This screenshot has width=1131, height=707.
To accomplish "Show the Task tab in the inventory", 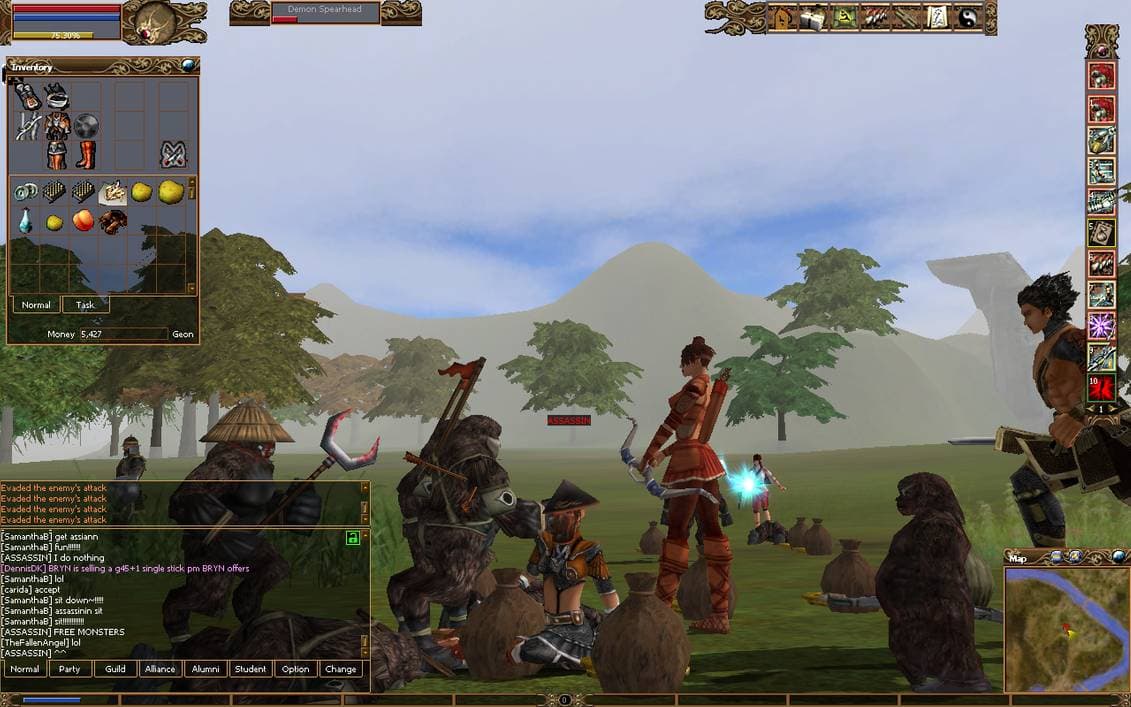I will click(x=85, y=305).
